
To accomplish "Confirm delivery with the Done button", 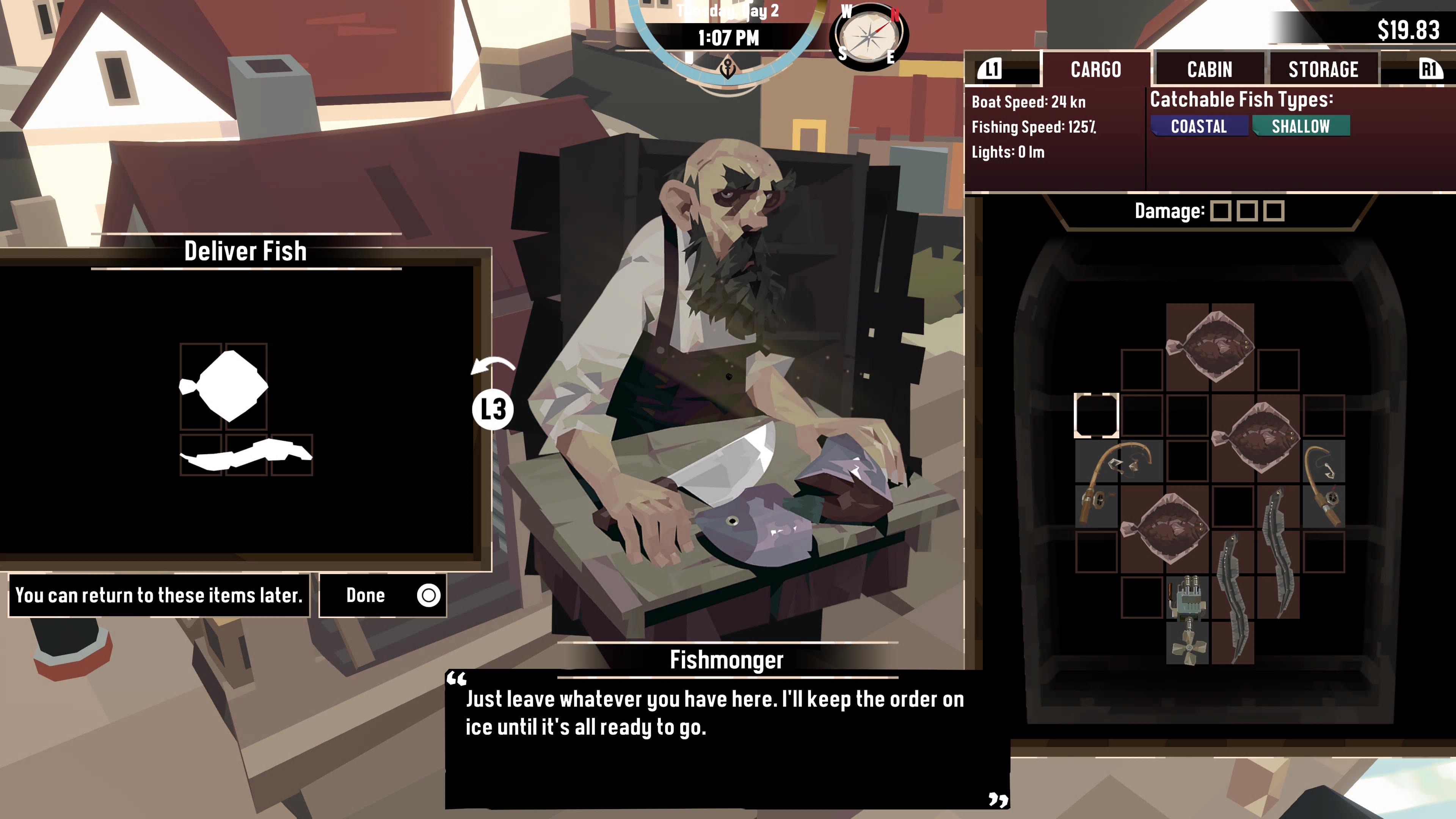I will tap(382, 595).
